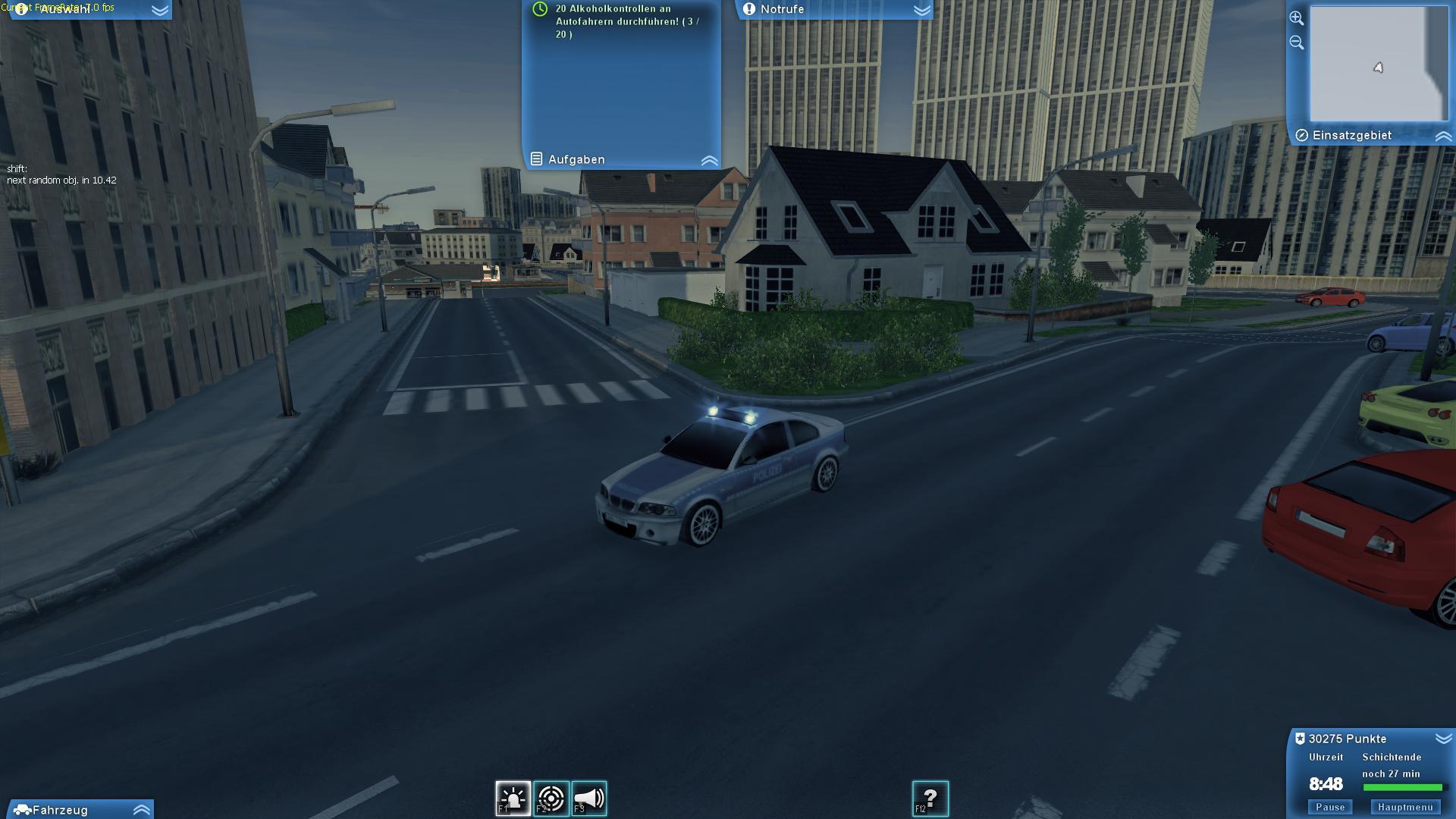Click the exclamation icon next to Notrufe
The width and height of the screenshot is (1456, 819).
(x=748, y=10)
